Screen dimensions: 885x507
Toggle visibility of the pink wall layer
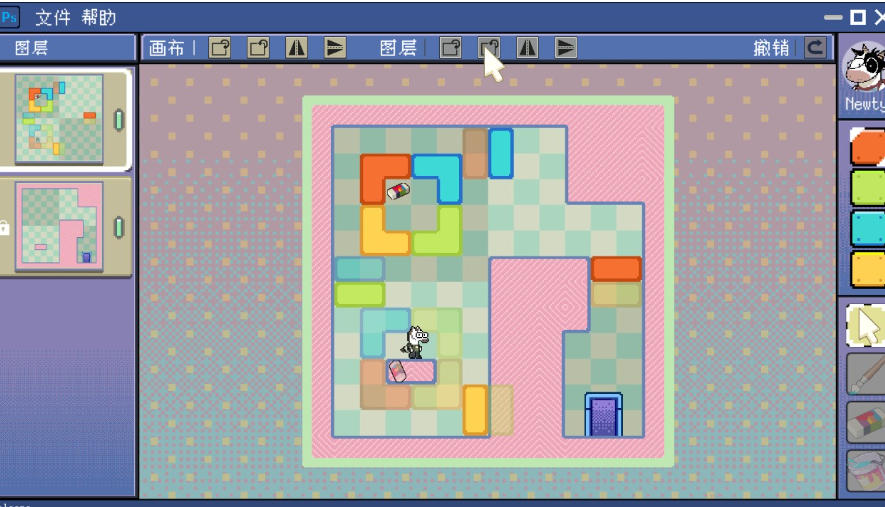coord(119,227)
